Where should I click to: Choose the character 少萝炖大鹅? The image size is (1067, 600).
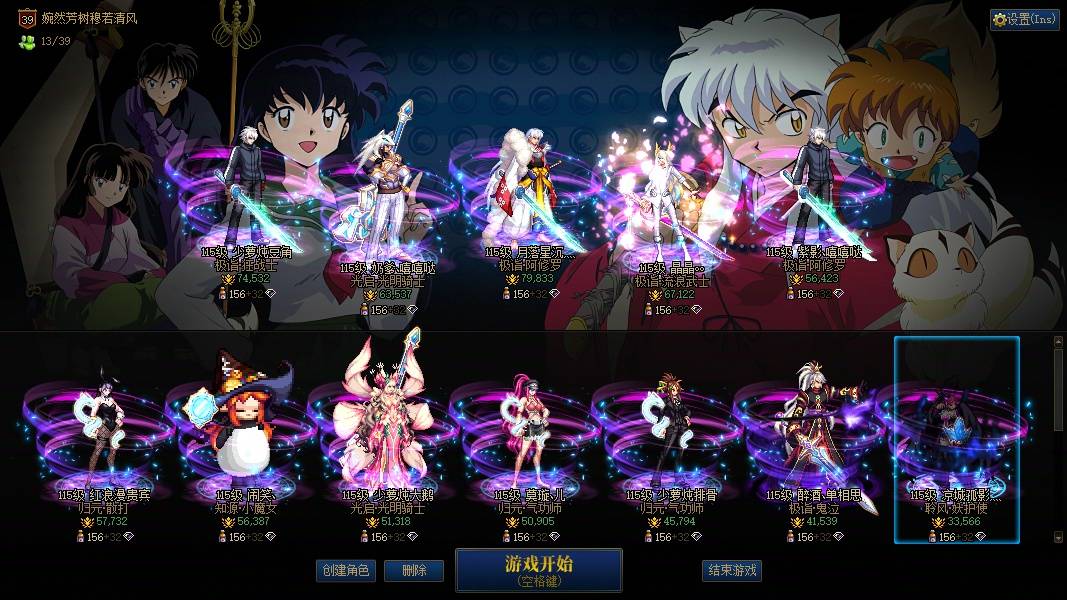tap(385, 430)
